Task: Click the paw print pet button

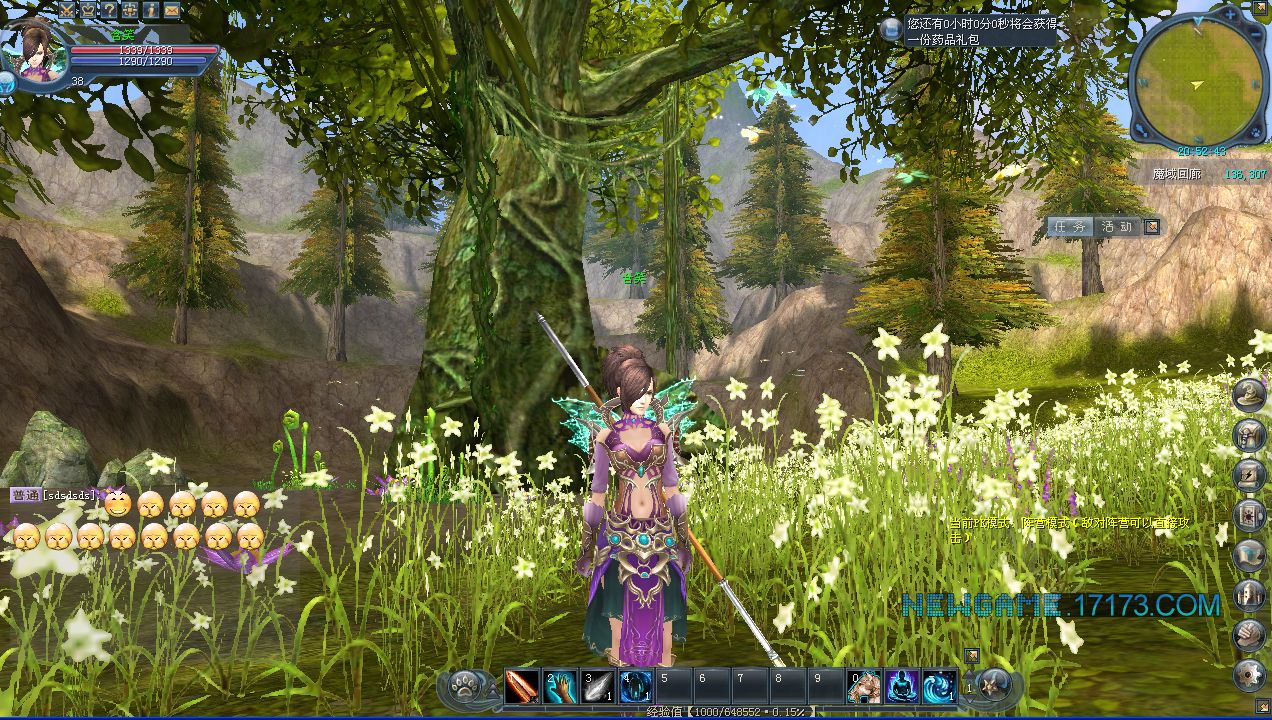Action: [466, 687]
